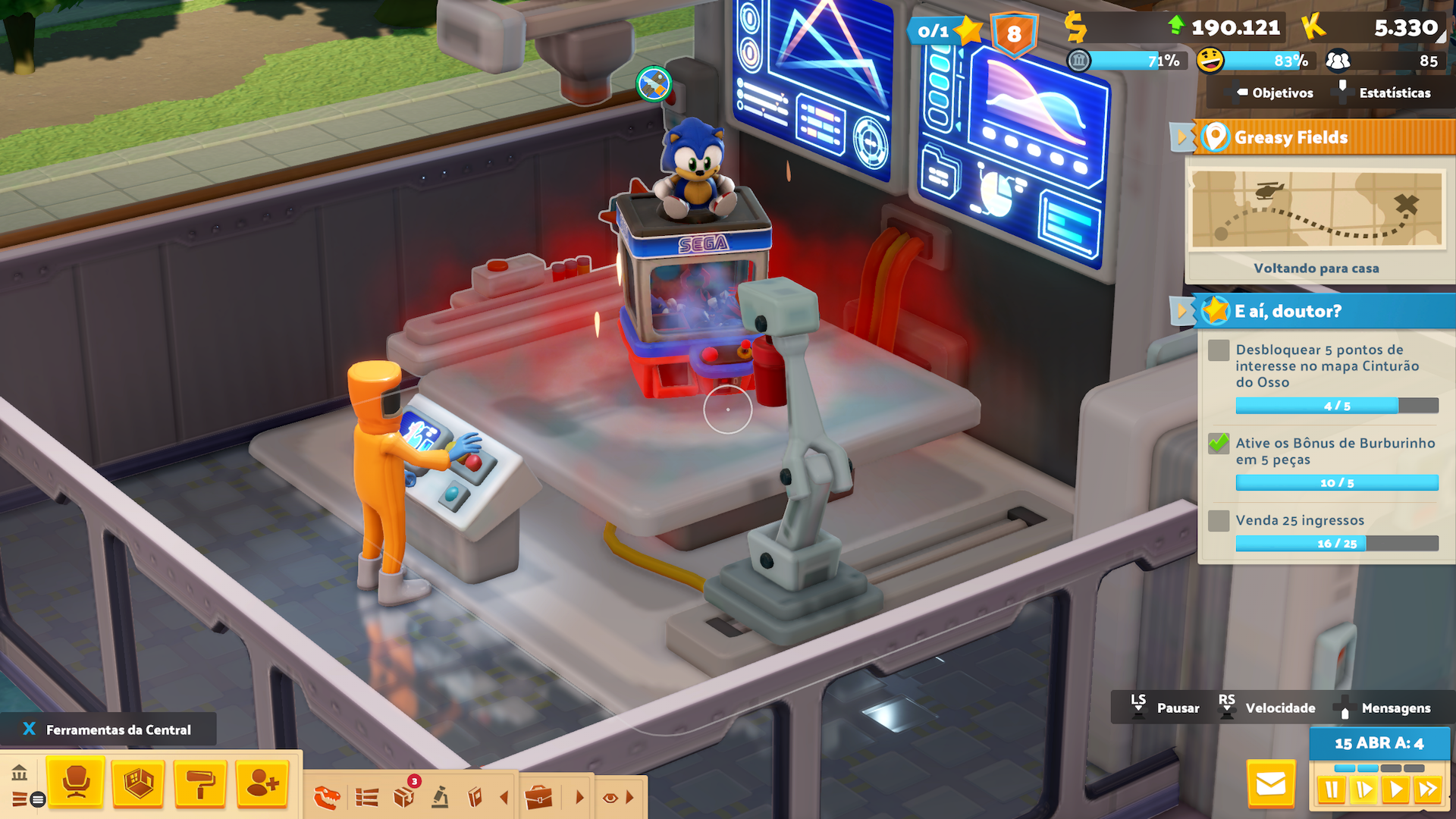Select the room building tool
This screenshot has height=819, width=1456.
click(x=138, y=782)
